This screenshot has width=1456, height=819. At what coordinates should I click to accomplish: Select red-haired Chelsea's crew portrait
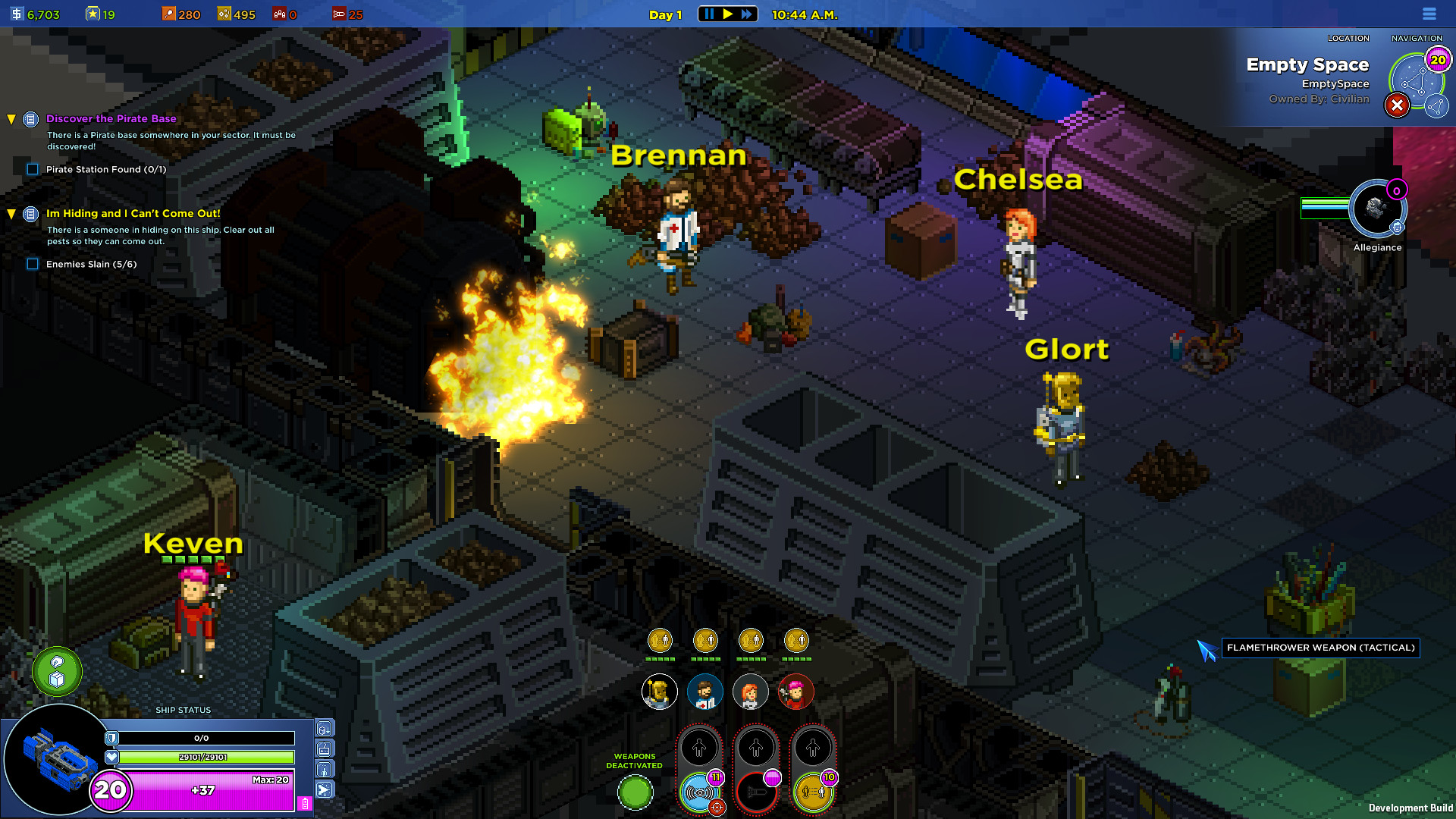750,692
